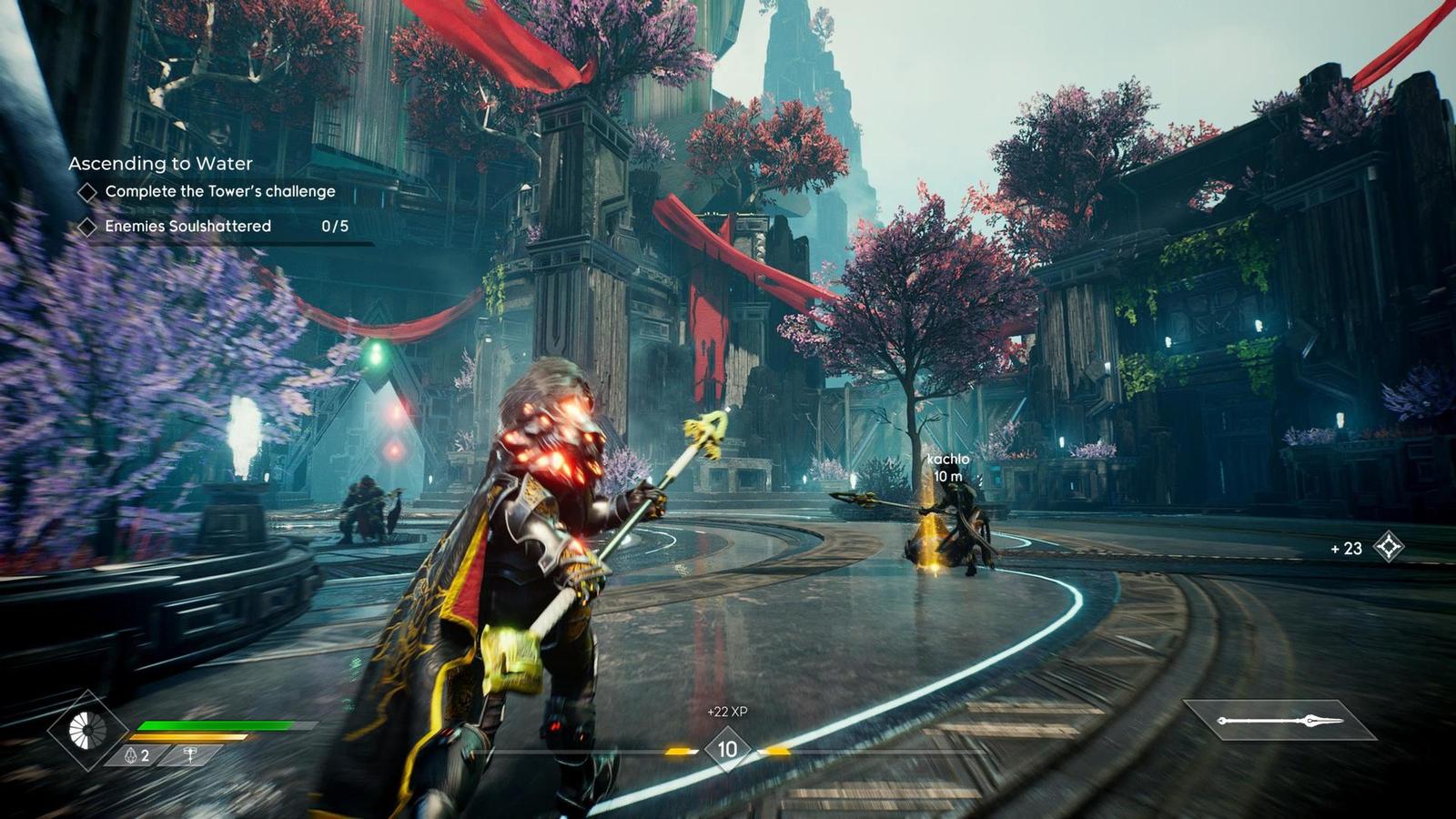Select the Ascending to Water quest title
The height and width of the screenshot is (819, 1456).
[x=160, y=164]
